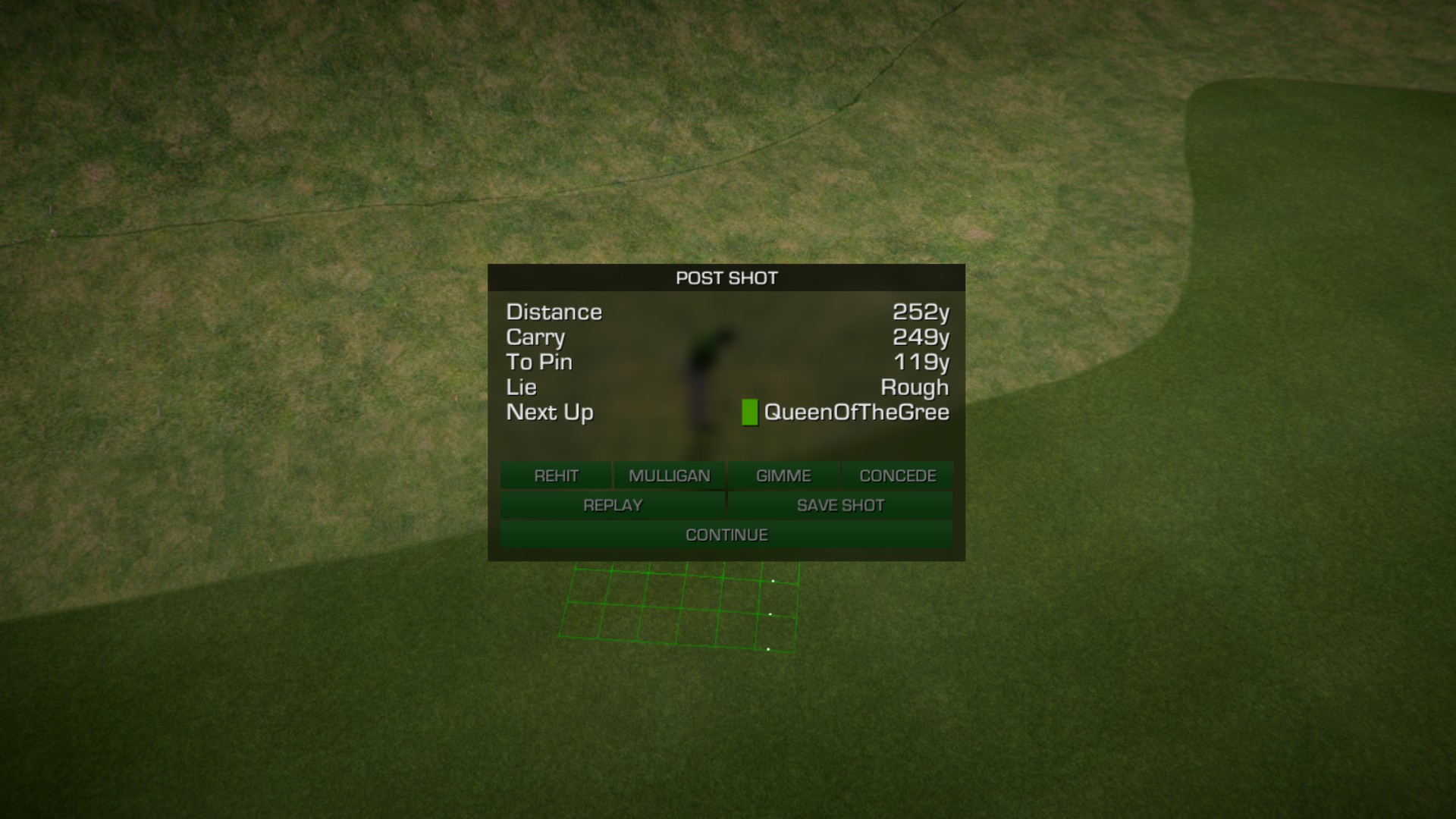This screenshot has height=819, width=1456.
Task: Take a MULLIGAN on this shot
Action: [670, 475]
